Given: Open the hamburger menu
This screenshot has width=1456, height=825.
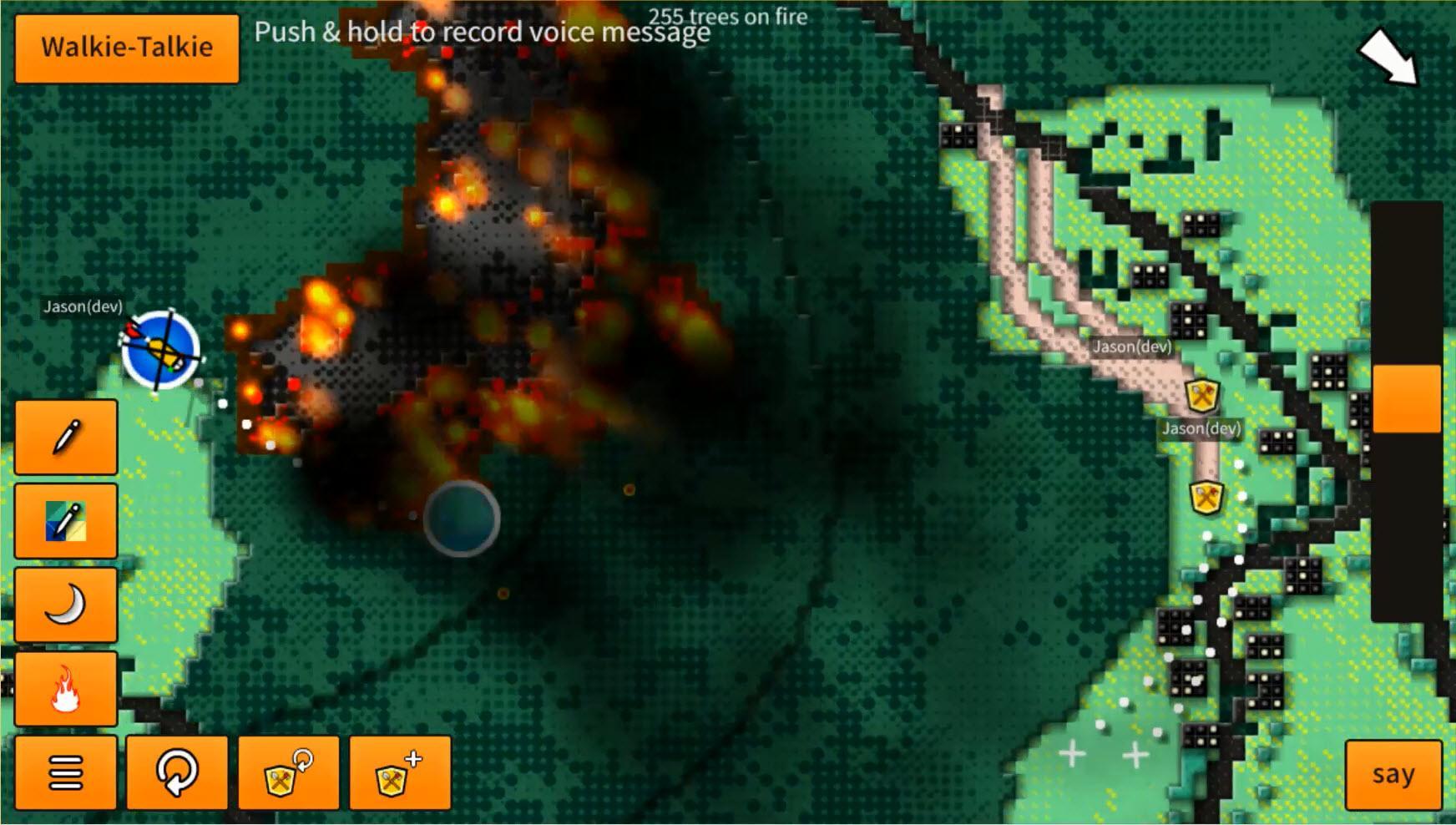Looking at the screenshot, I should coord(65,774).
